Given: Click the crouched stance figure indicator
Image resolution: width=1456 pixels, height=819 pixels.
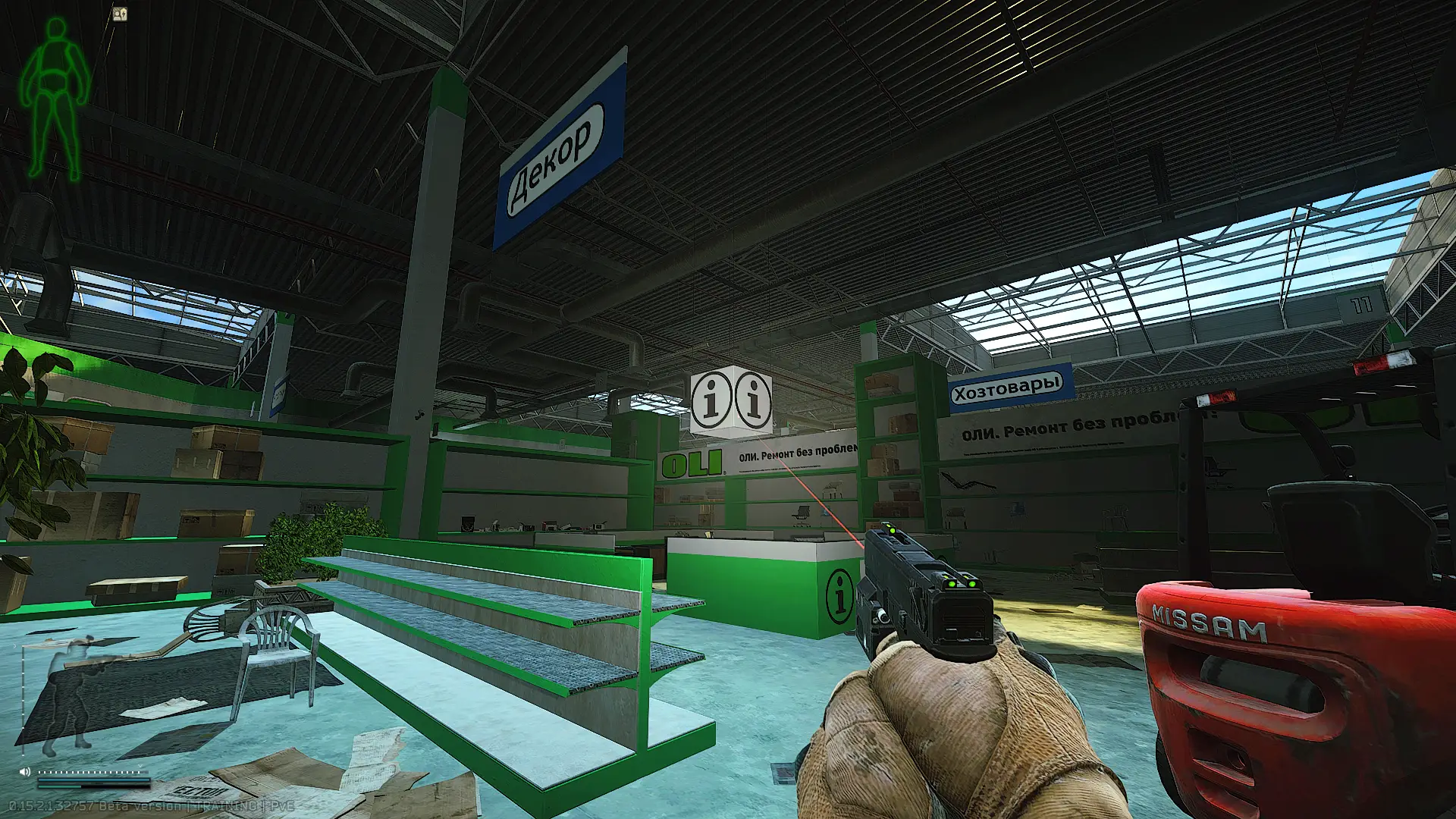Looking at the screenshot, I should (x=72, y=694).
